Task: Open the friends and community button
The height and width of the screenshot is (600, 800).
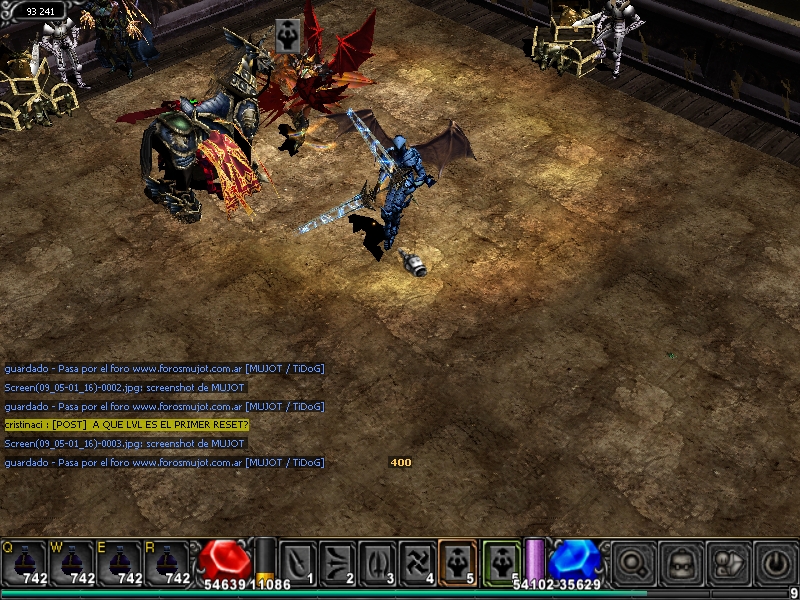Action: 729,564
